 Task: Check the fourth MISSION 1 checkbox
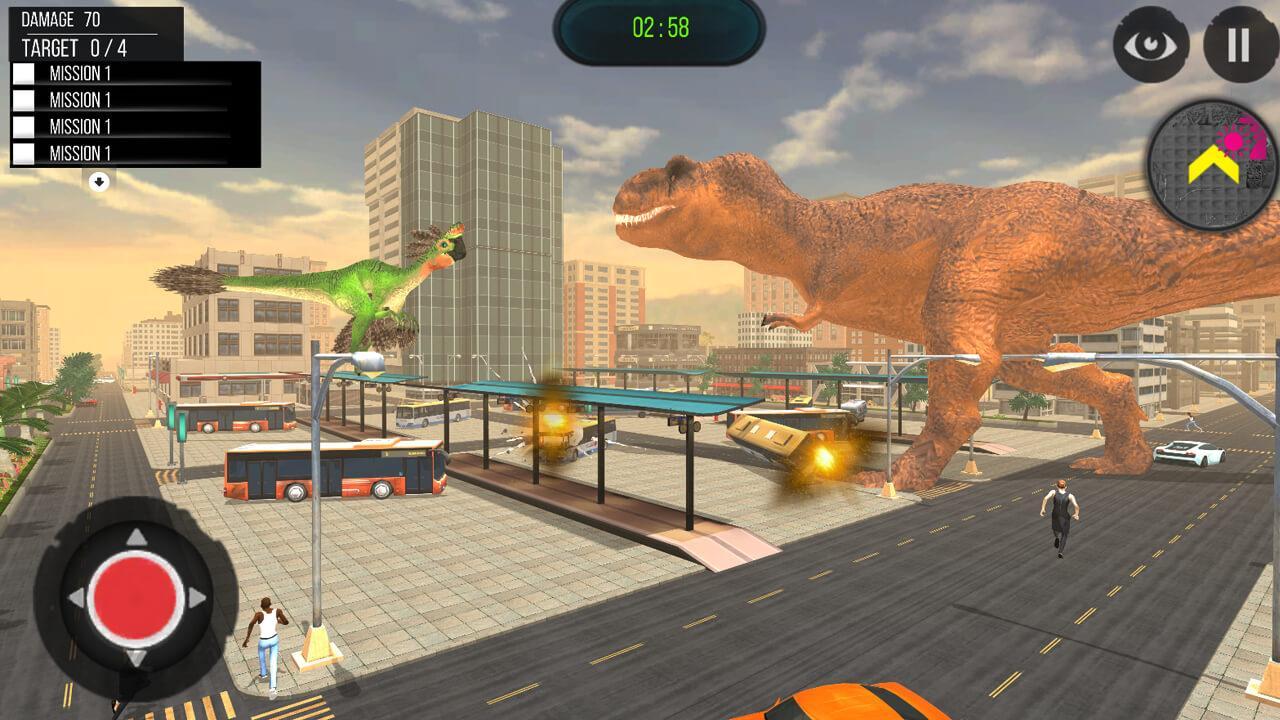(26, 154)
